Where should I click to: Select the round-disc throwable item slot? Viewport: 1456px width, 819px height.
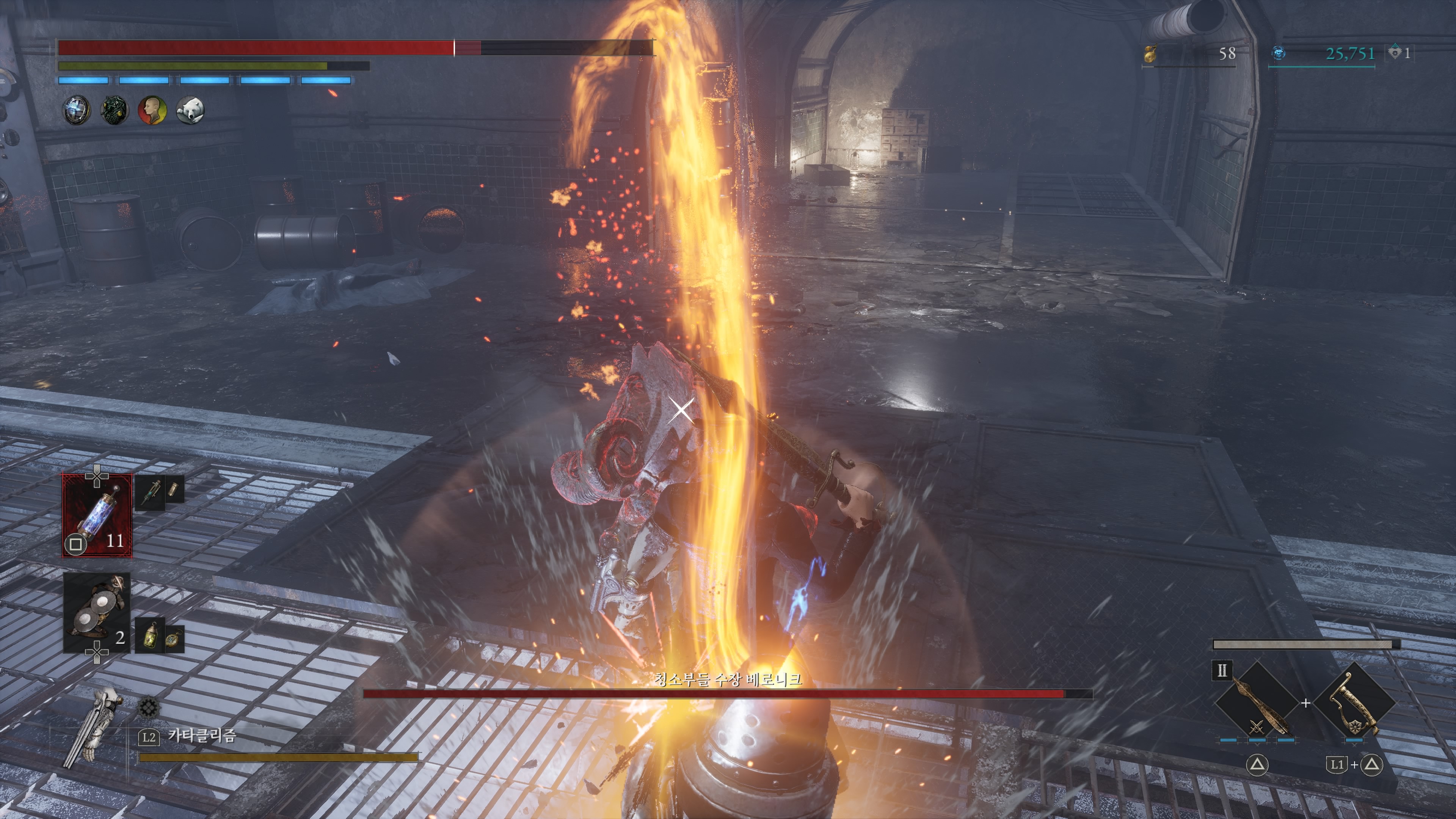point(97,613)
